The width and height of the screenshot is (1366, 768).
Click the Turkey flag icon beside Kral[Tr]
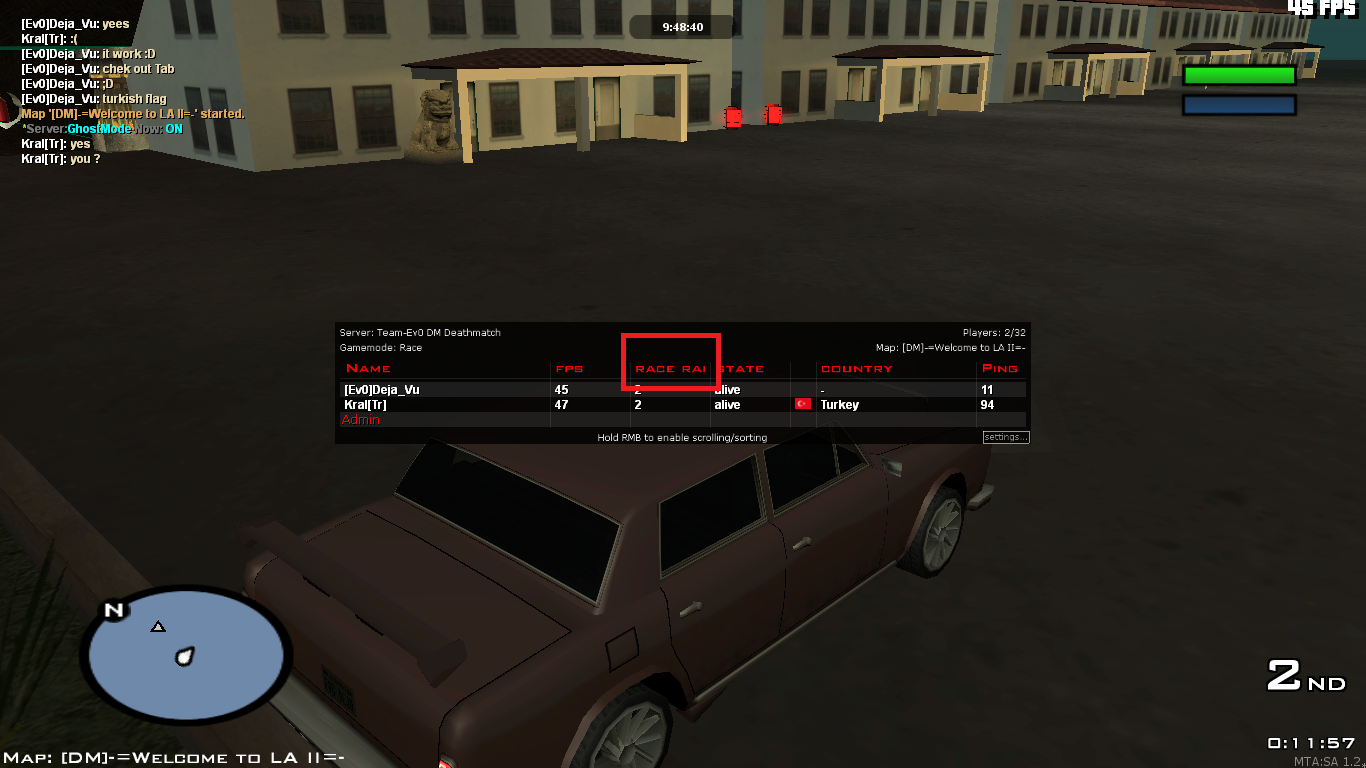click(802, 405)
